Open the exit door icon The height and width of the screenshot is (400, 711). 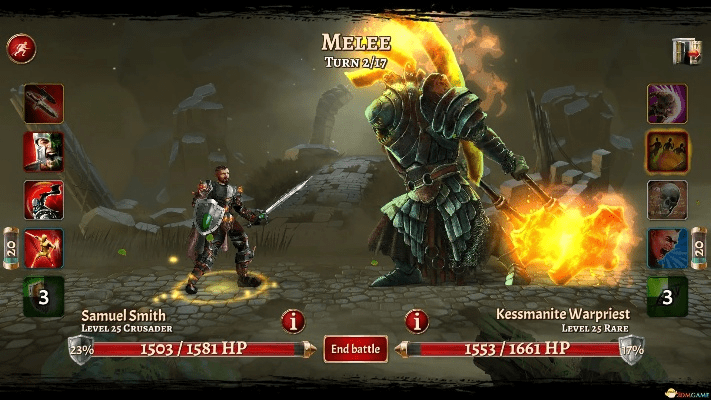click(x=685, y=51)
